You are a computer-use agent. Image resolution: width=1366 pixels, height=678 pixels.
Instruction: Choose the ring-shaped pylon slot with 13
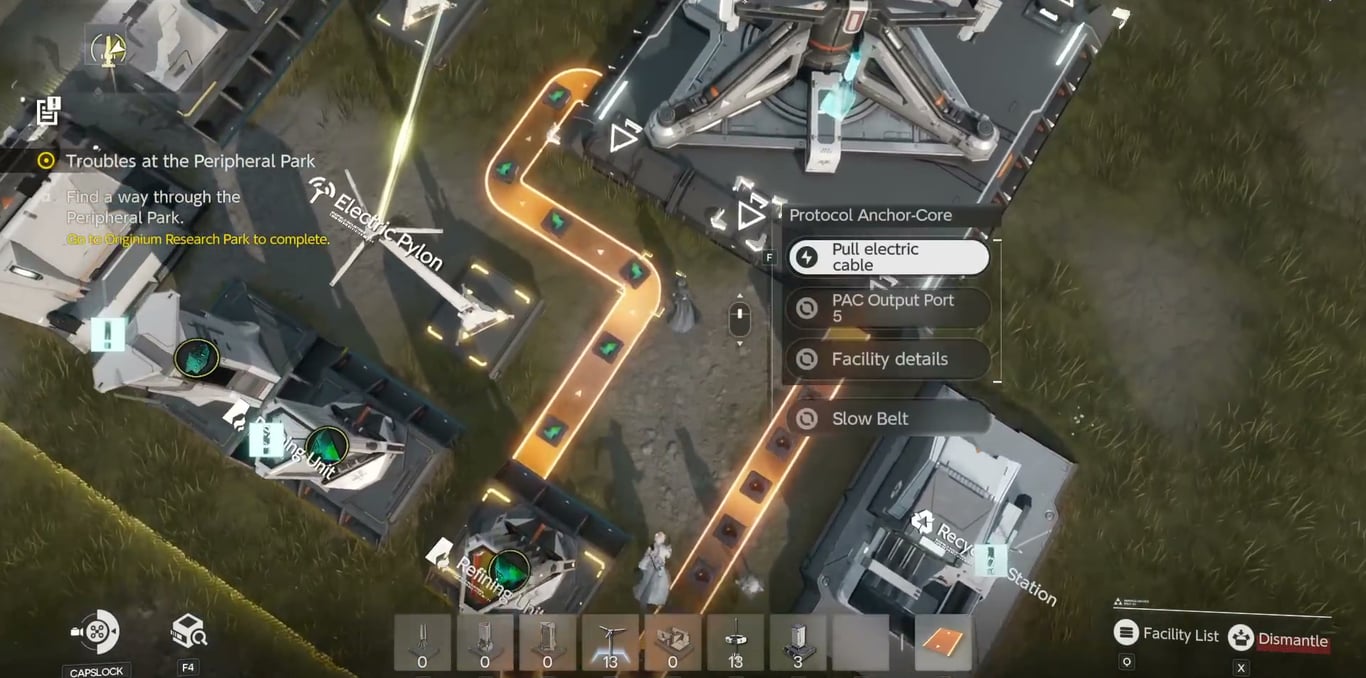pos(735,642)
